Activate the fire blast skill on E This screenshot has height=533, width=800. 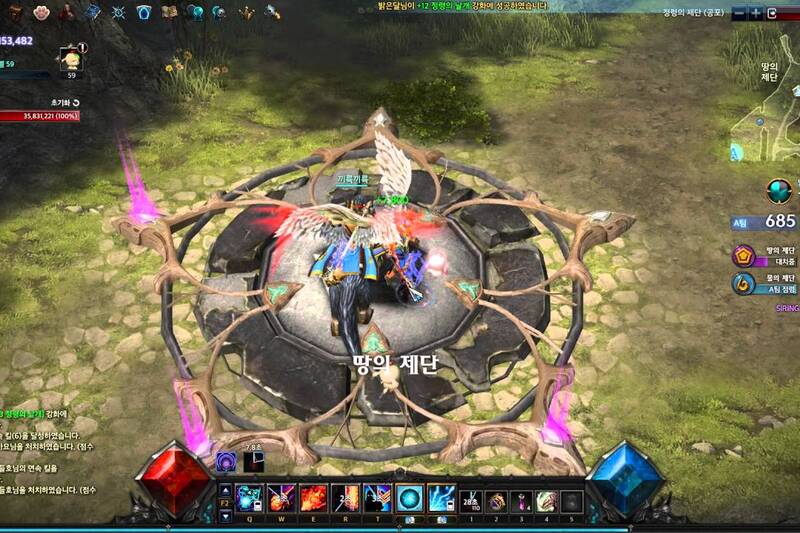pyautogui.click(x=311, y=498)
